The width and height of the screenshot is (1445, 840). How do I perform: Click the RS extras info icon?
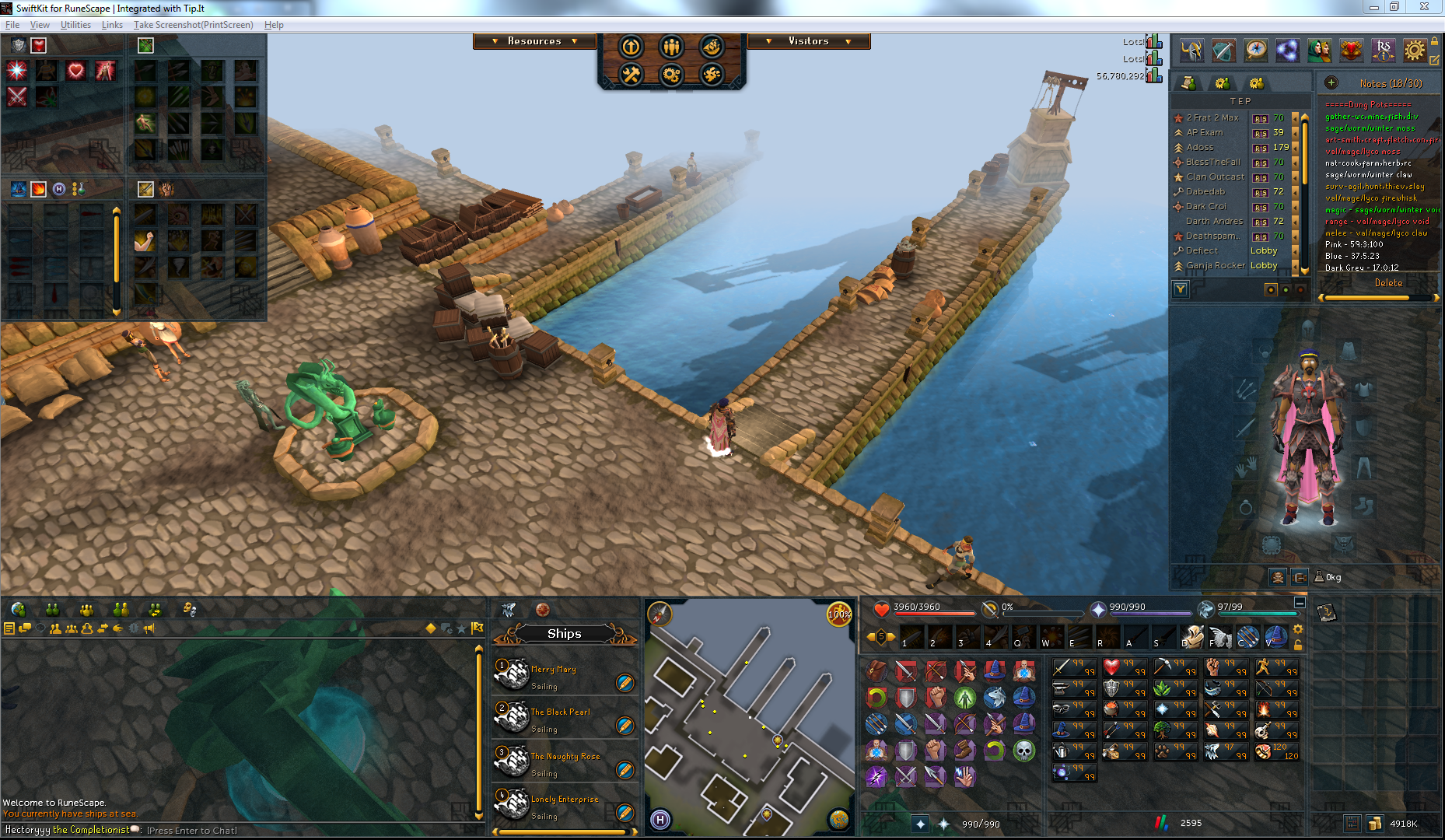tap(1384, 51)
